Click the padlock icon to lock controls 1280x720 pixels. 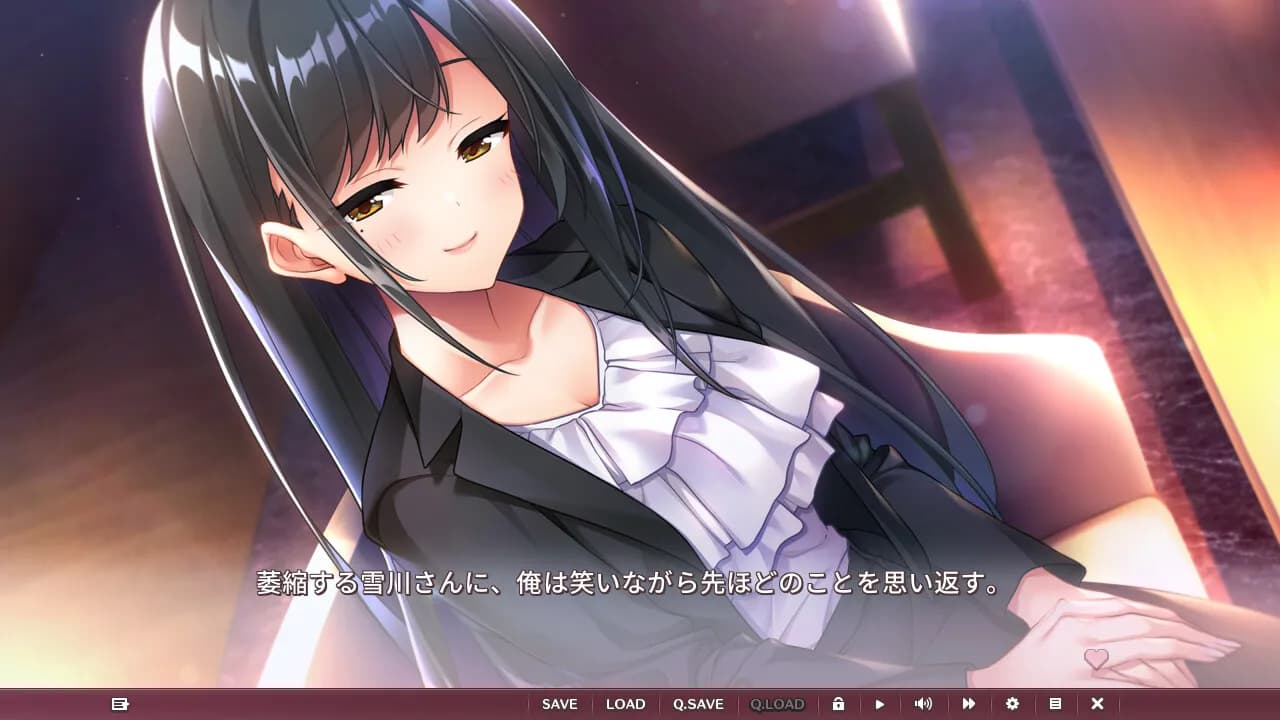837,703
